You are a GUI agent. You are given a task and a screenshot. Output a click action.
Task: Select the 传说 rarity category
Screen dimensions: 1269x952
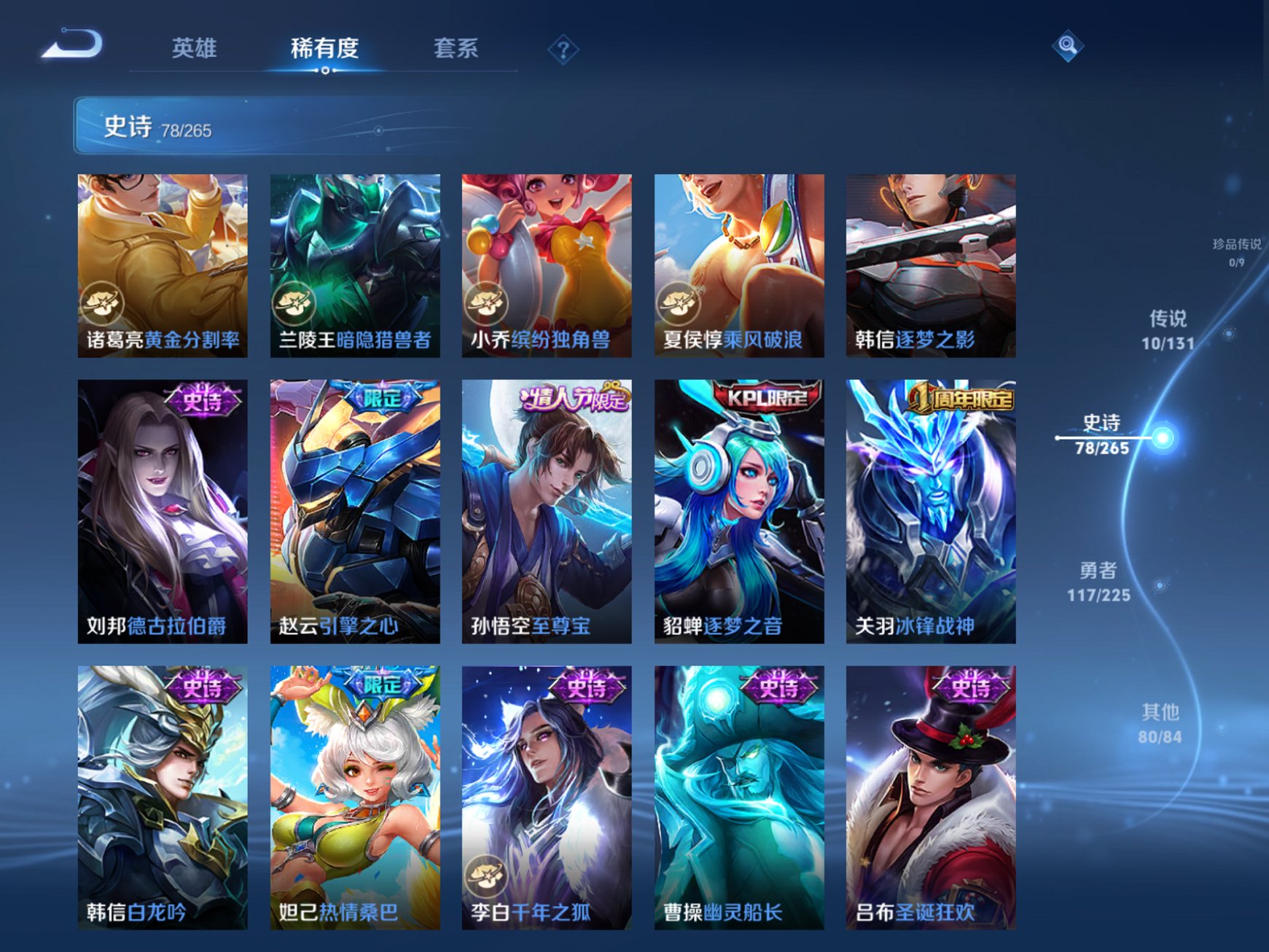[x=1168, y=329]
